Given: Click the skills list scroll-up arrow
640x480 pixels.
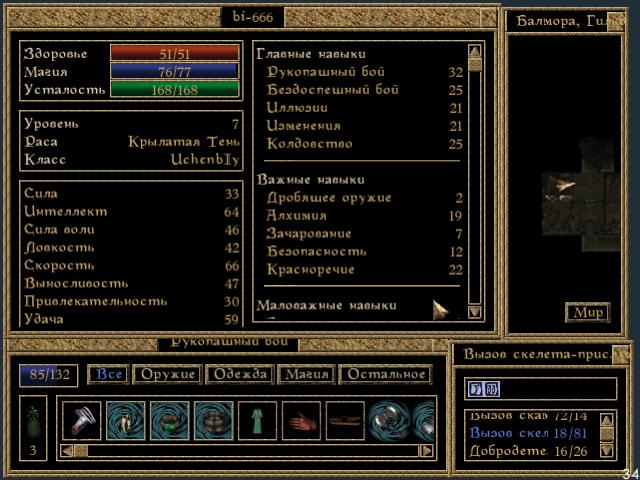Looking at the screenshot, I should point(475,51).
